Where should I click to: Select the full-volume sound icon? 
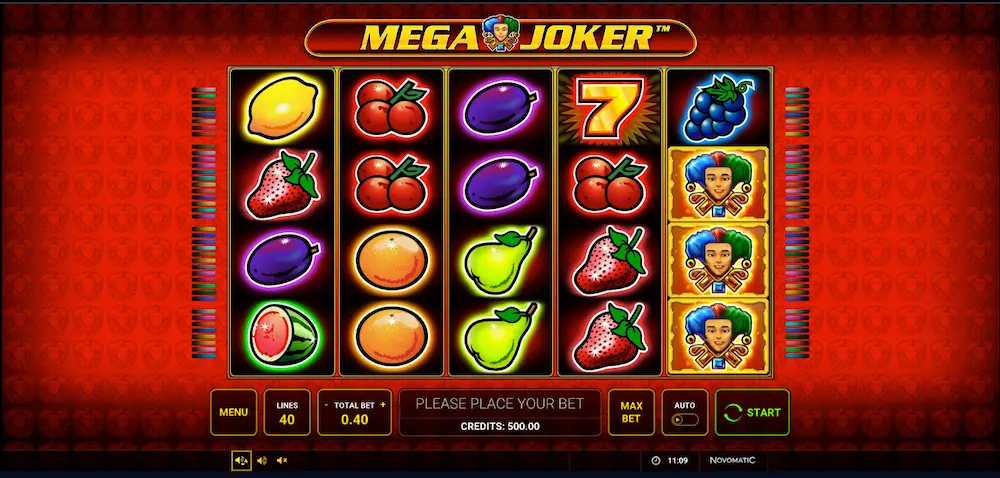[x=241, y=460]
